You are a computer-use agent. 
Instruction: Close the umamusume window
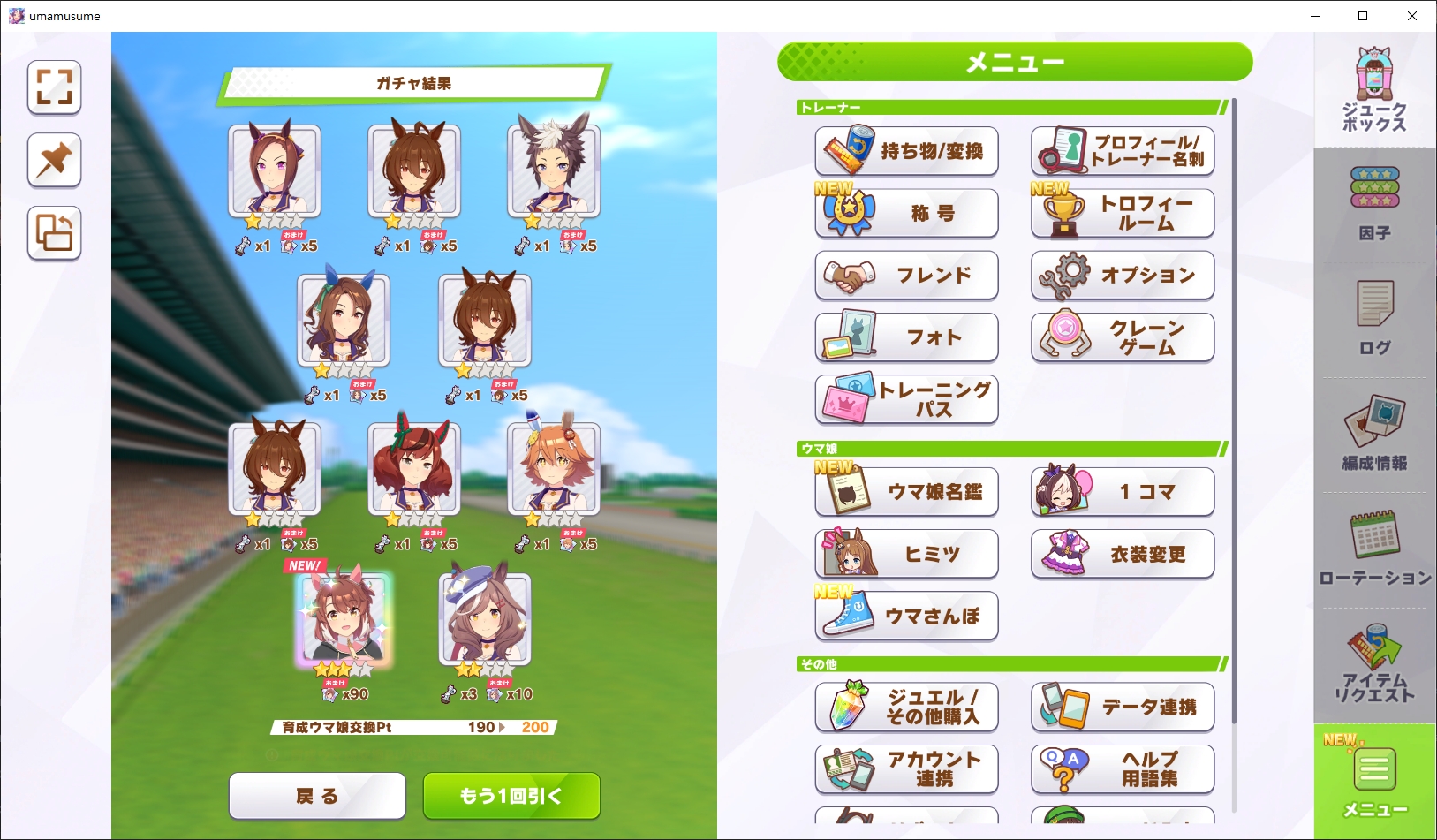(1411, 16)
